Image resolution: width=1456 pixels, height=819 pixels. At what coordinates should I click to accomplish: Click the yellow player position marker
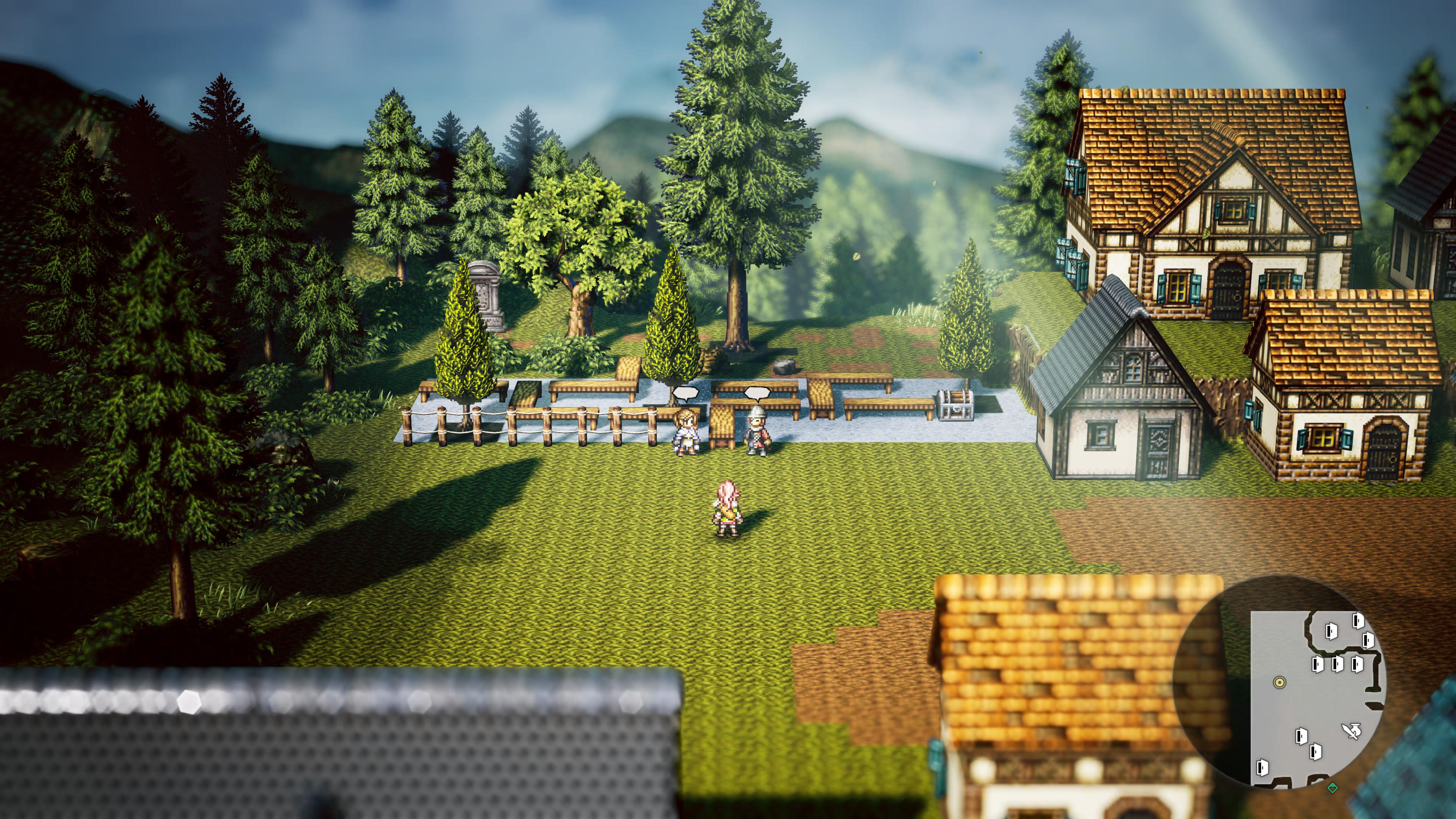tap(1280, 682)
